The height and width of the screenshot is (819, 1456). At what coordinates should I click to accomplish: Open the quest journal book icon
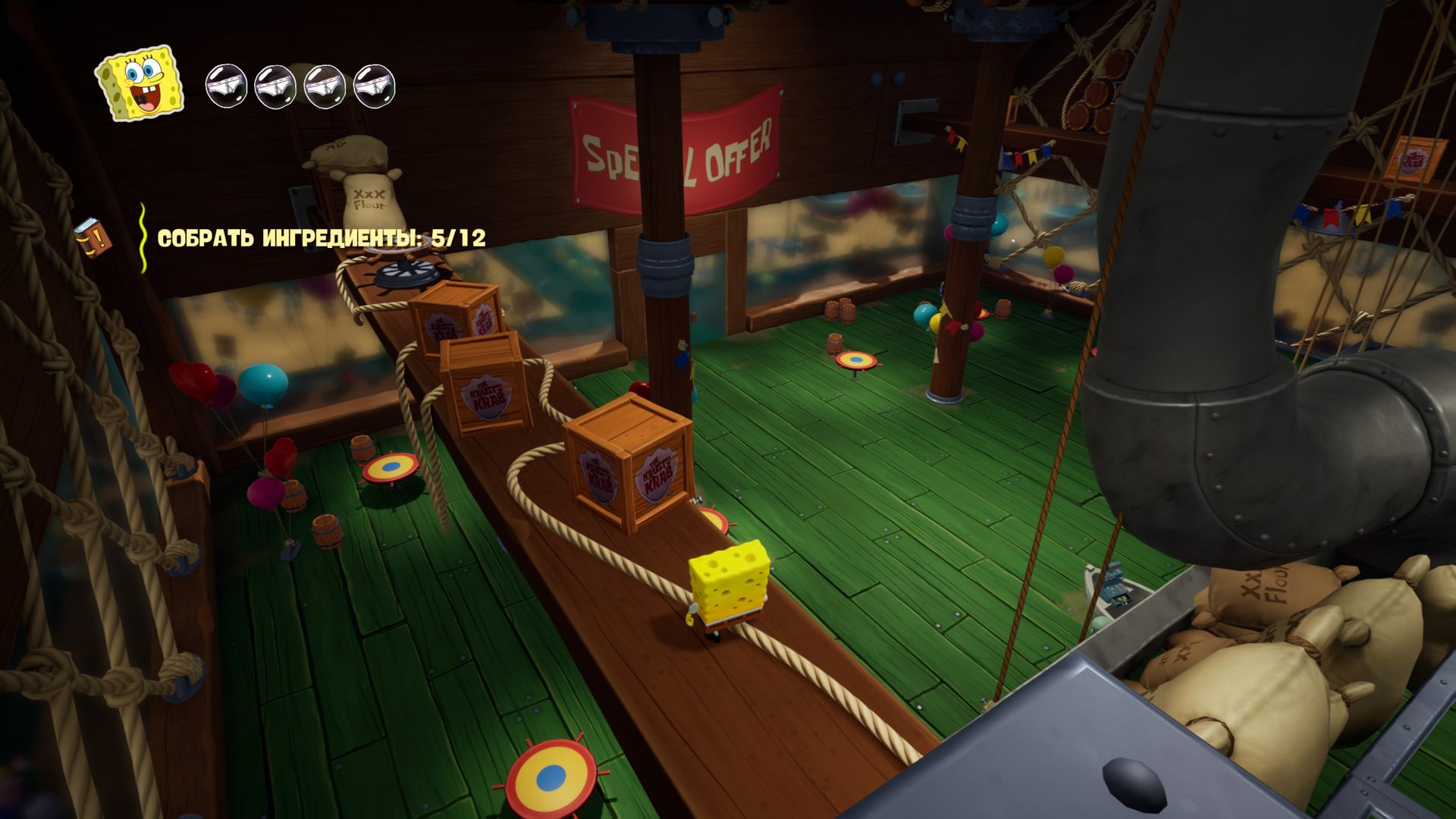93,237
